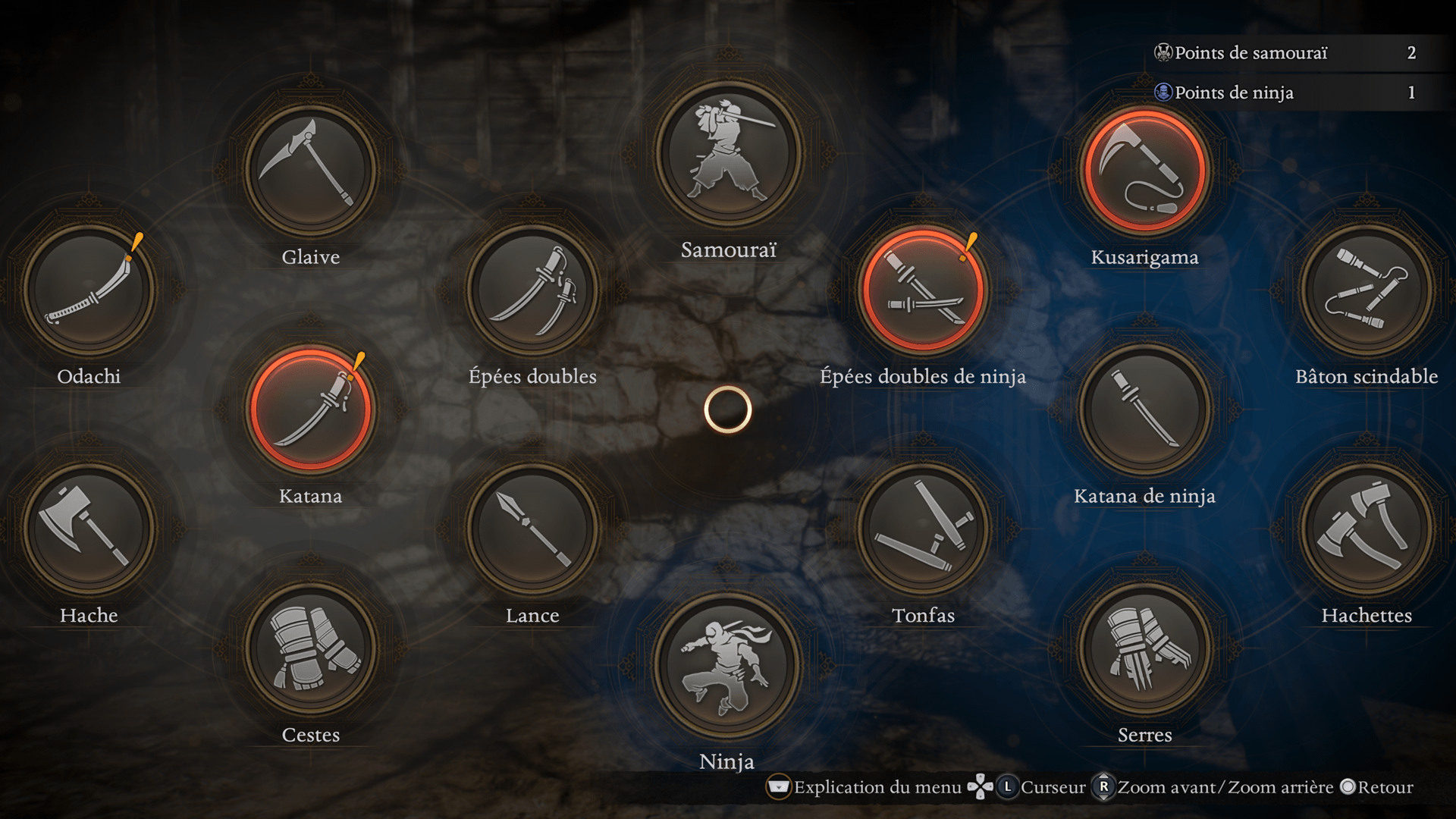Image resolution: width=1456 pixels, height=819 pixels.
Task: Open the Odachi skill tree
Action: click(89, 289)
